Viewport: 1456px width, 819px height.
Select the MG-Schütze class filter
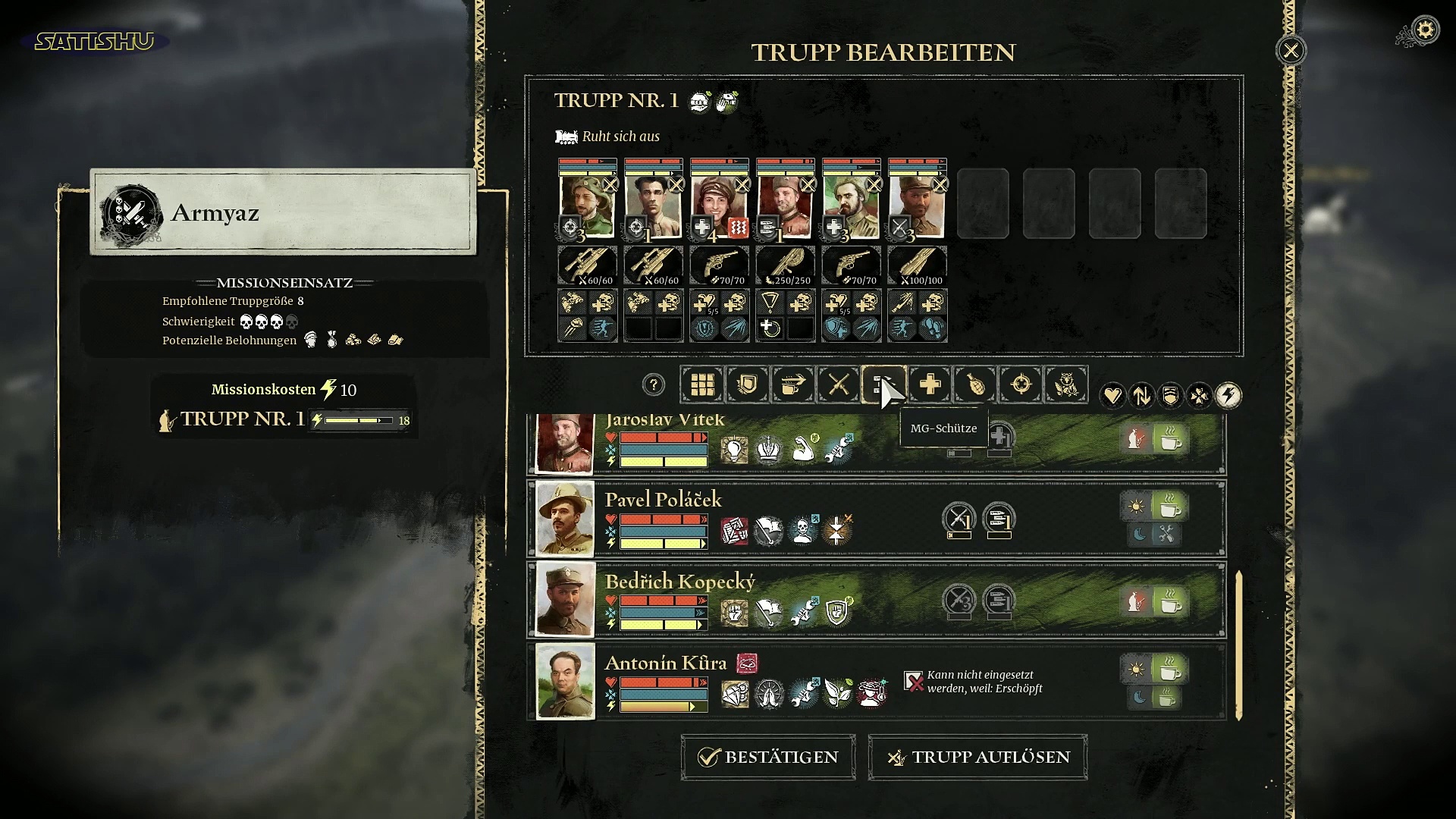coord(883,384)
